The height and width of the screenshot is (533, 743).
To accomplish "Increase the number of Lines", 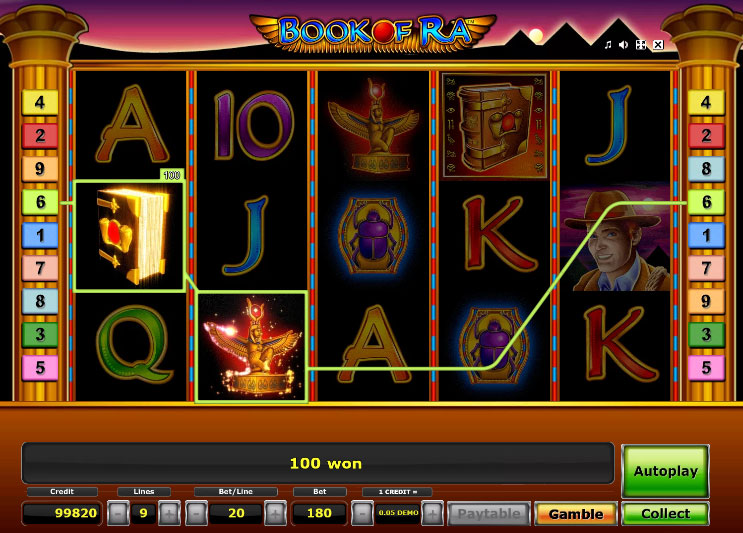I will click(169, 514).
